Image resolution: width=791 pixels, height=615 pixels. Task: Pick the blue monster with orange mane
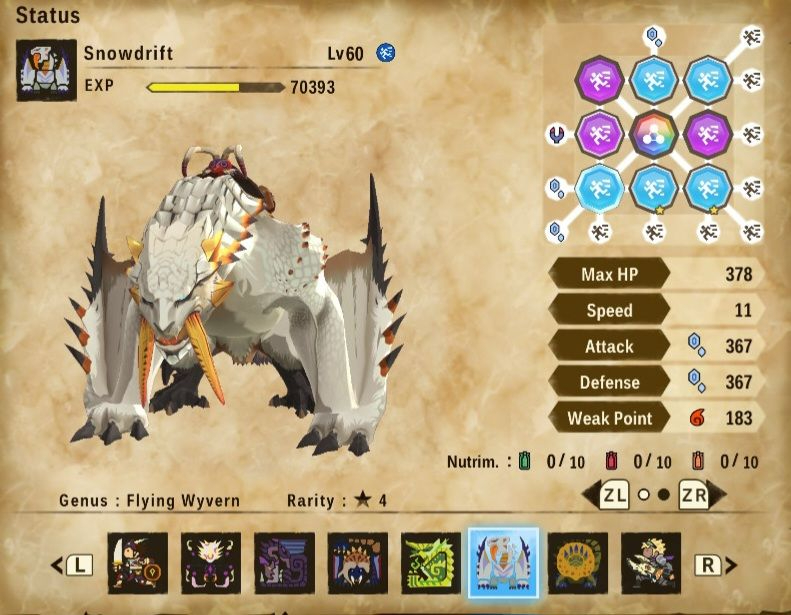click(x=357, y=563)
